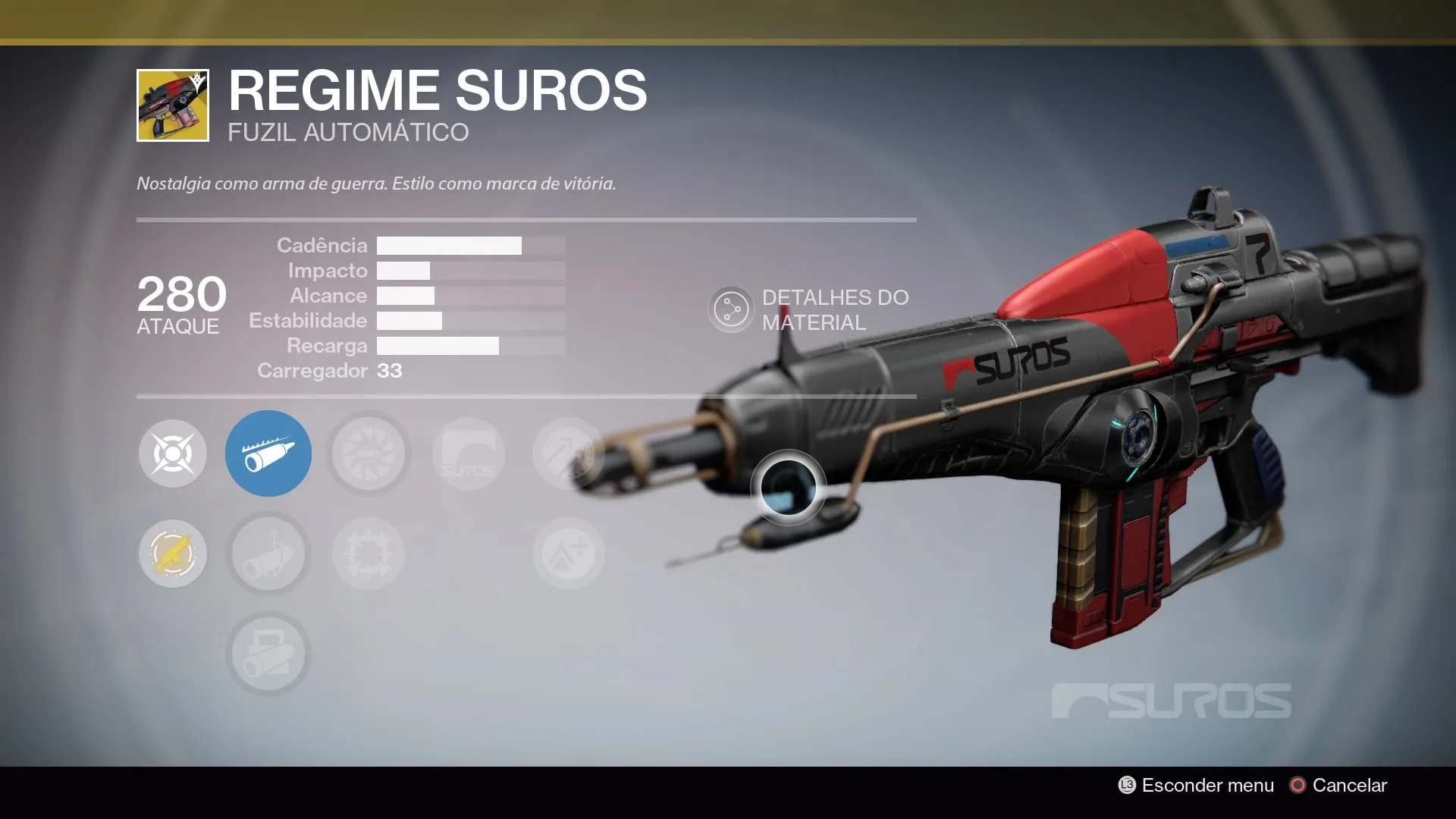Select the highlighted blue ballistics perk
Viewport: 1456px width, 819px height.
coord(268,453)
